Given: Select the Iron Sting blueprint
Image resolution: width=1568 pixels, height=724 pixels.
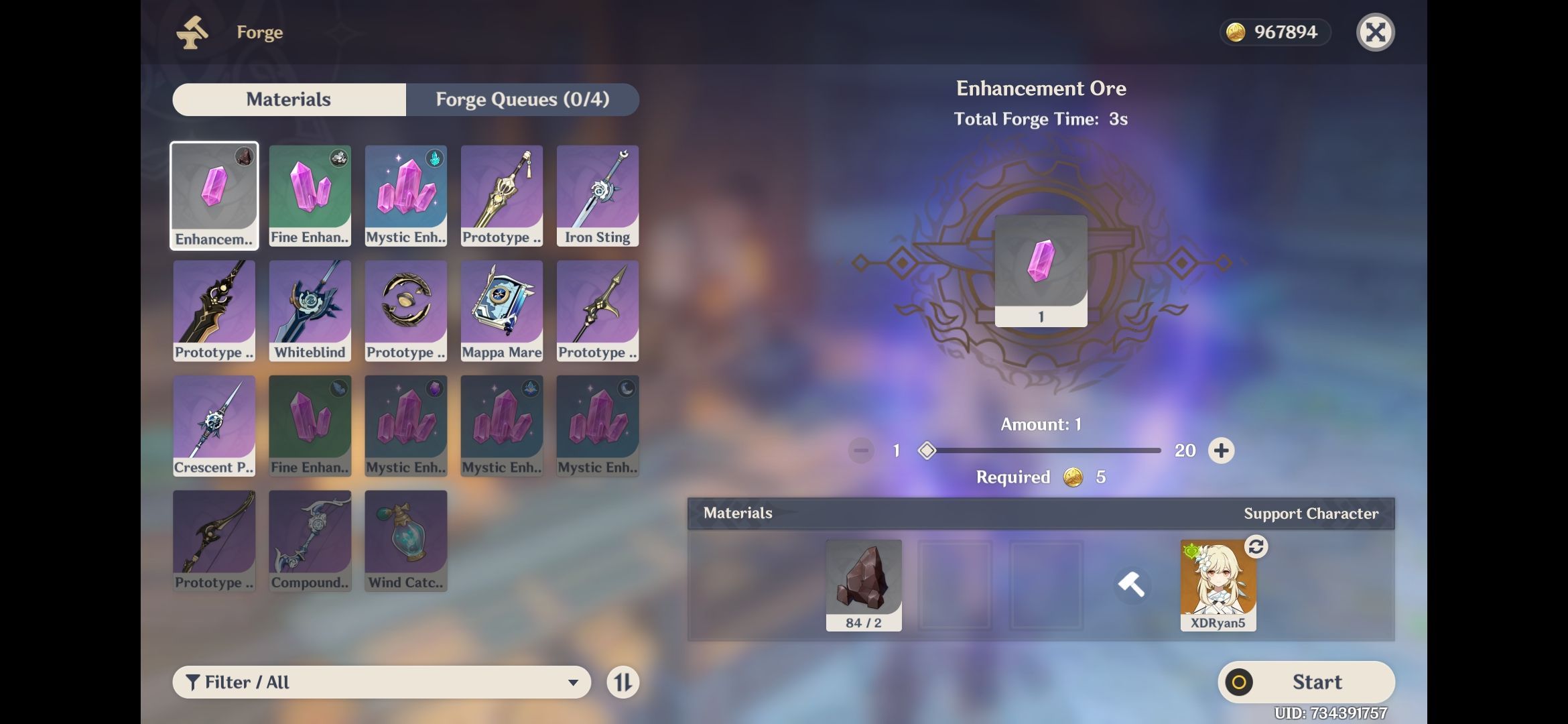Looking at the screenshot, I should pyautogui.click(x=596, y=194).
